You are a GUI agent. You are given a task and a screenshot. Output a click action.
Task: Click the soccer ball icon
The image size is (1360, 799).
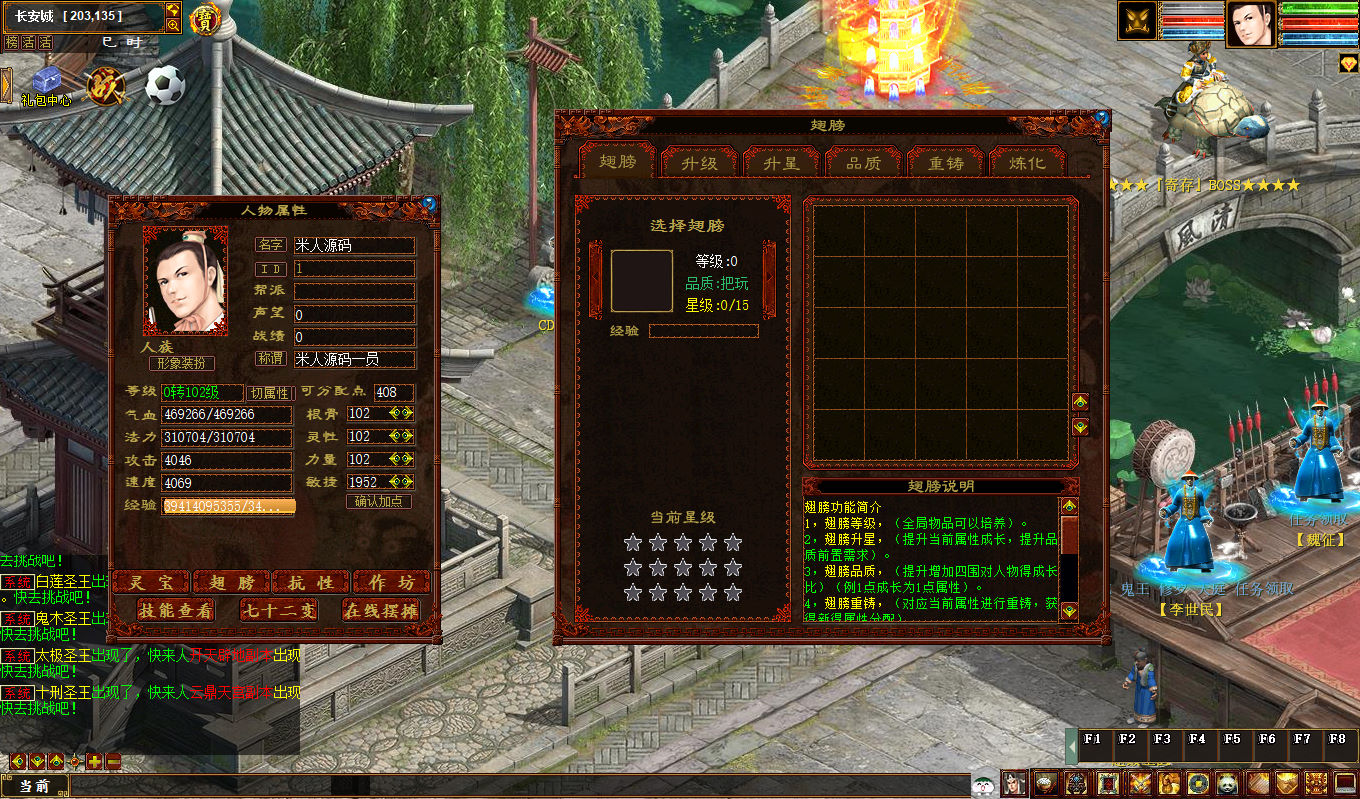click(165, 86)
